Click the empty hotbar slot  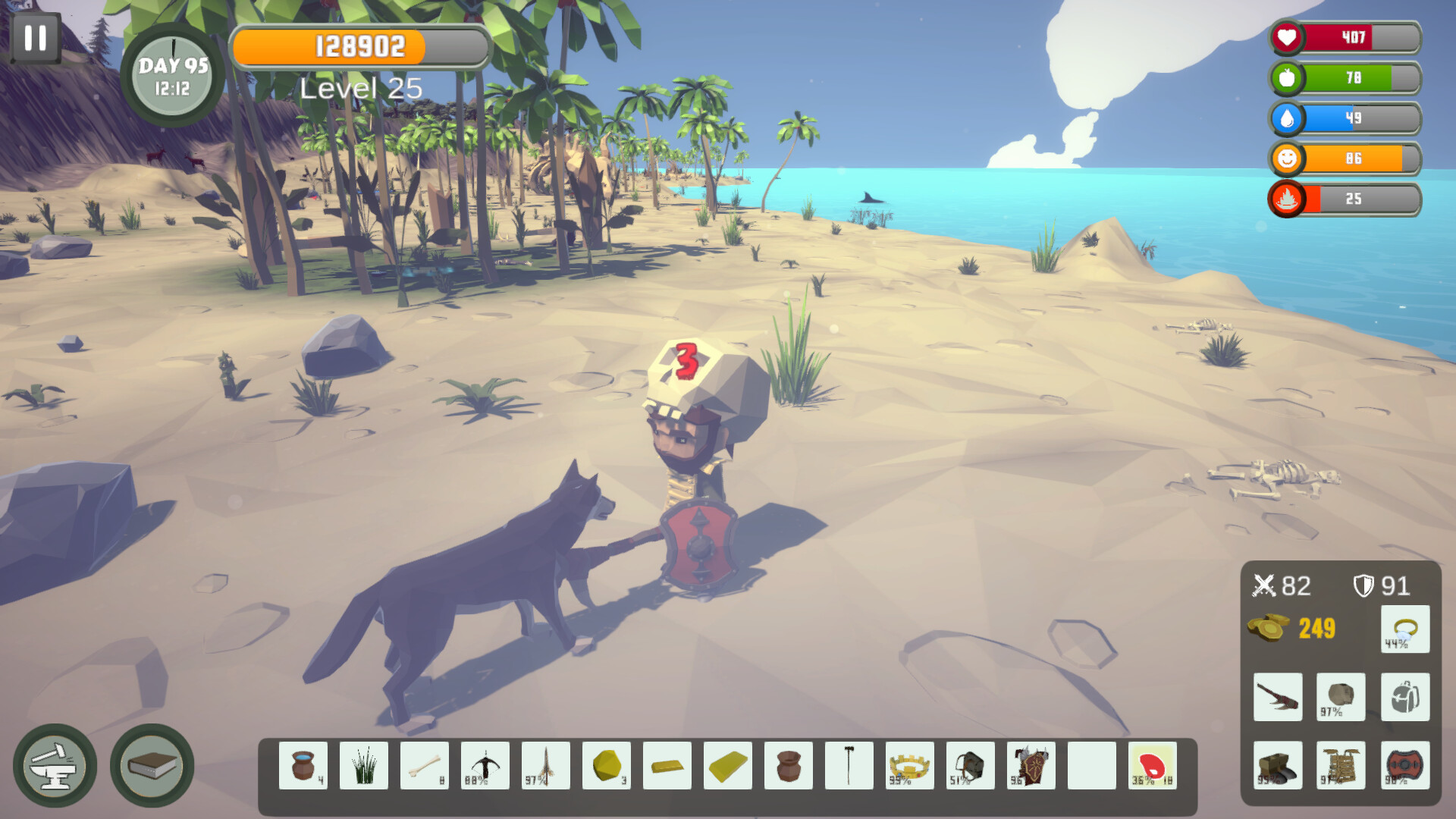(1092, 766)
